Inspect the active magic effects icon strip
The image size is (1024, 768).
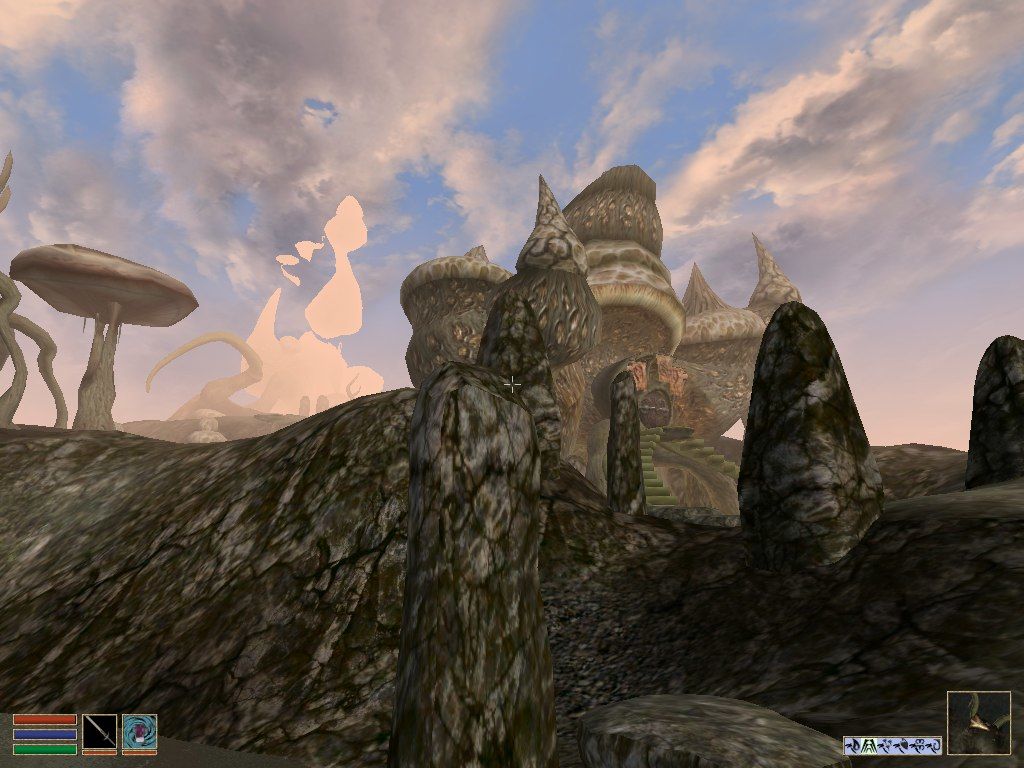[x=892, y=745]
